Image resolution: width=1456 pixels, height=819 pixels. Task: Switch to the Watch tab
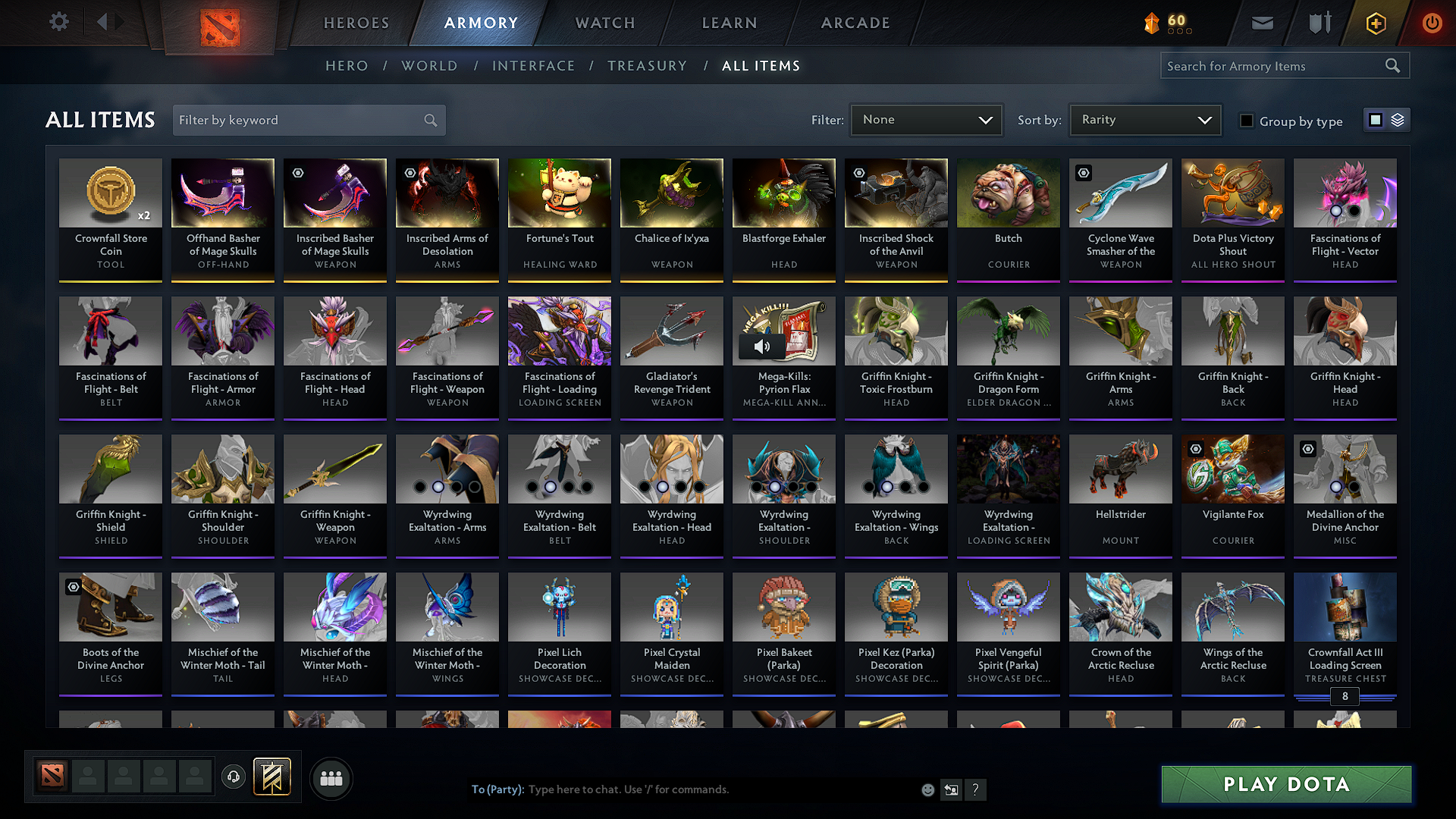(604, 23)
